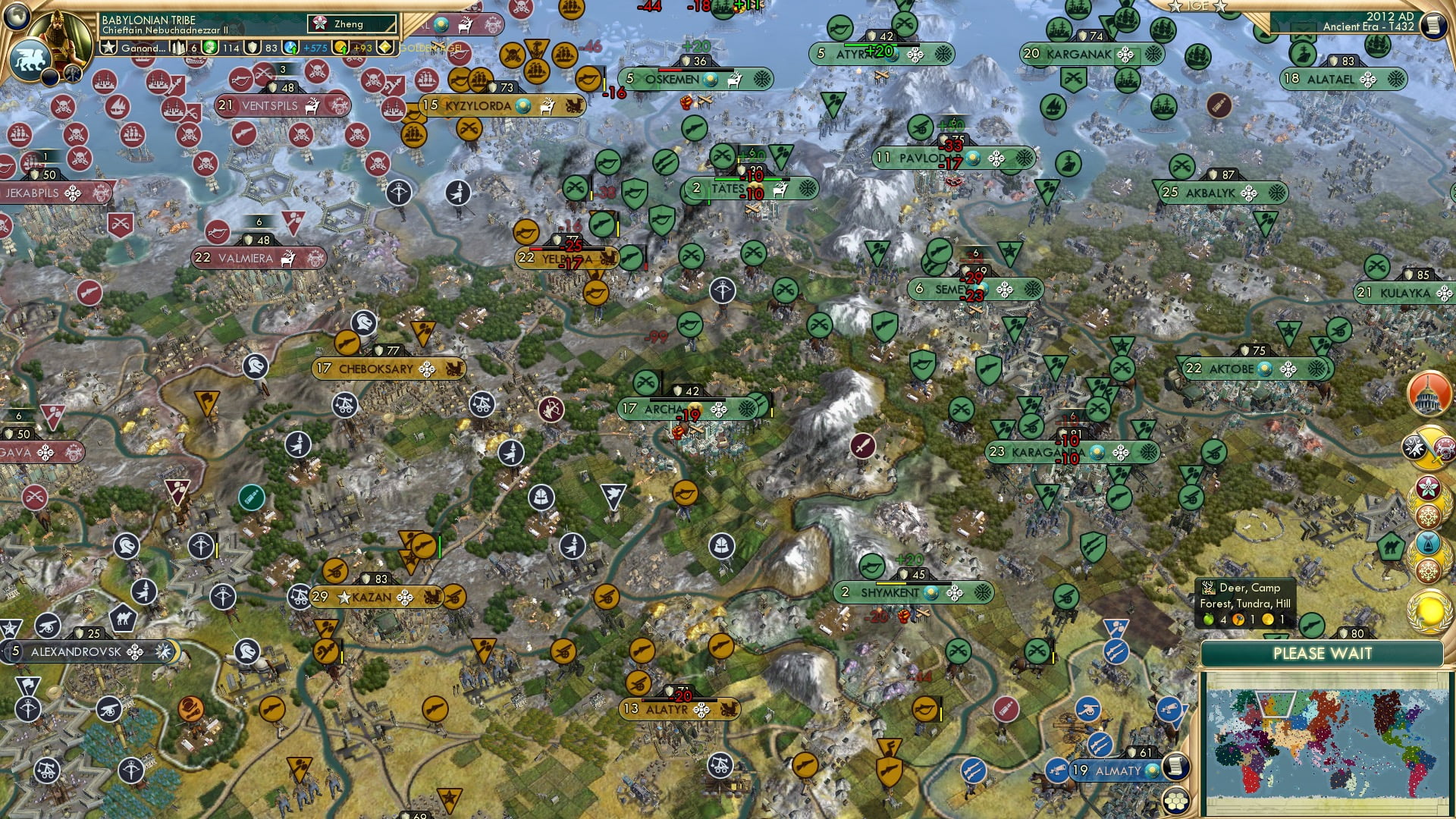Screen dimensions: 1456x819
Task: Toggle strategic view with the globe button
Action: coord(15,17)
